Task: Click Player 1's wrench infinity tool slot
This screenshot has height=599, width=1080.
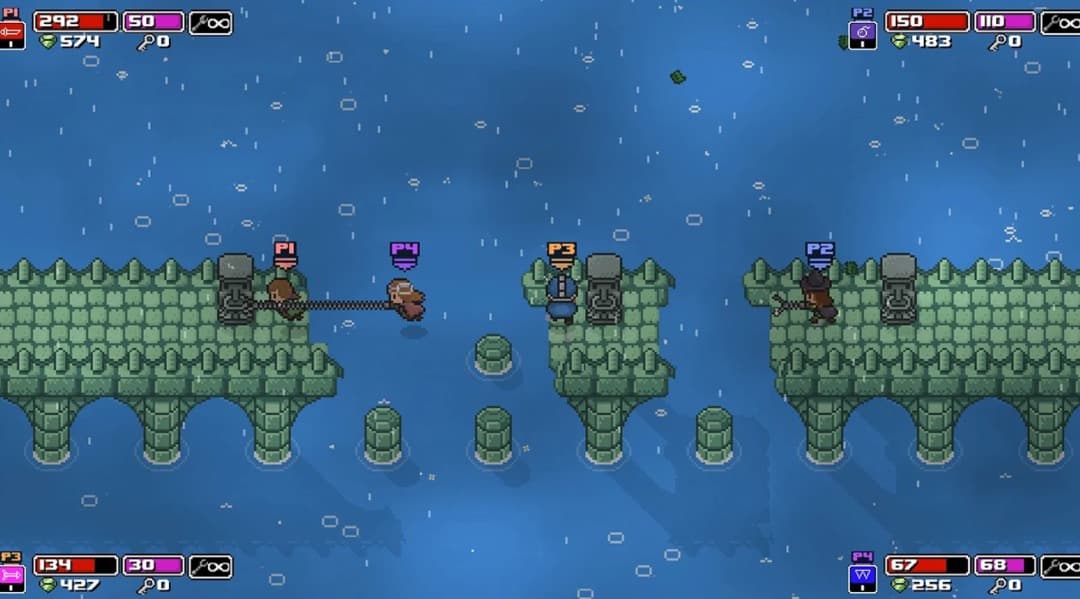Action: click(210, 22)
